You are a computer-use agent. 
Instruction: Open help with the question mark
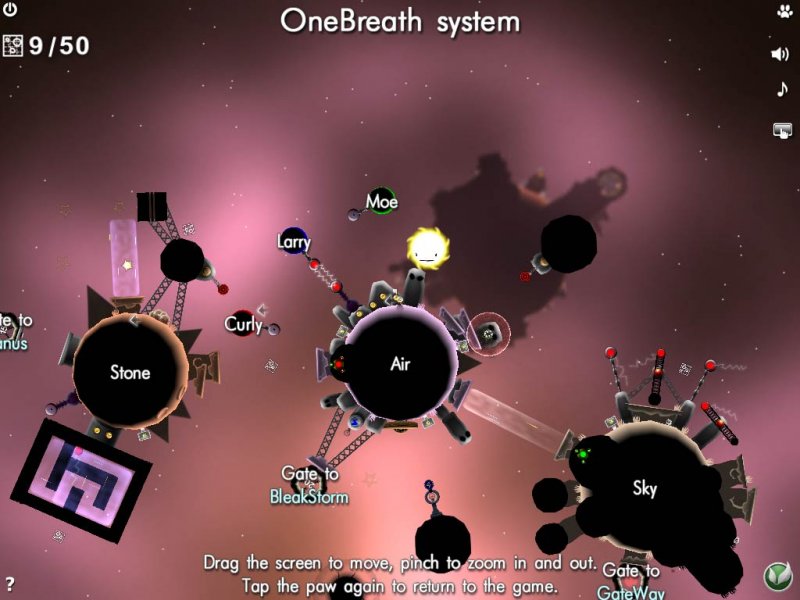click(10, 584)
